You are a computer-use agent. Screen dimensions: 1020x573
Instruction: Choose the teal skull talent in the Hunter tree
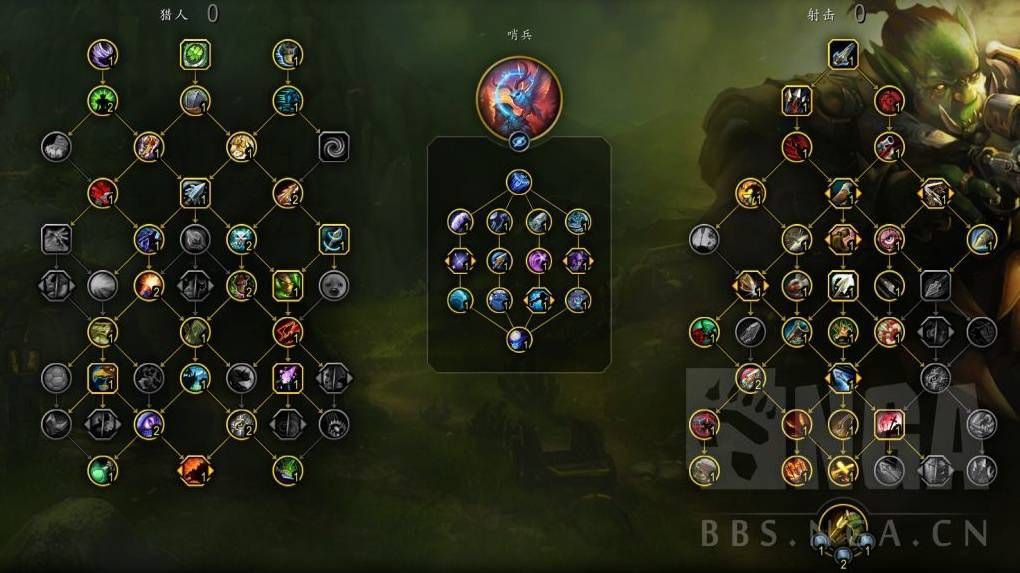[241, 238]
